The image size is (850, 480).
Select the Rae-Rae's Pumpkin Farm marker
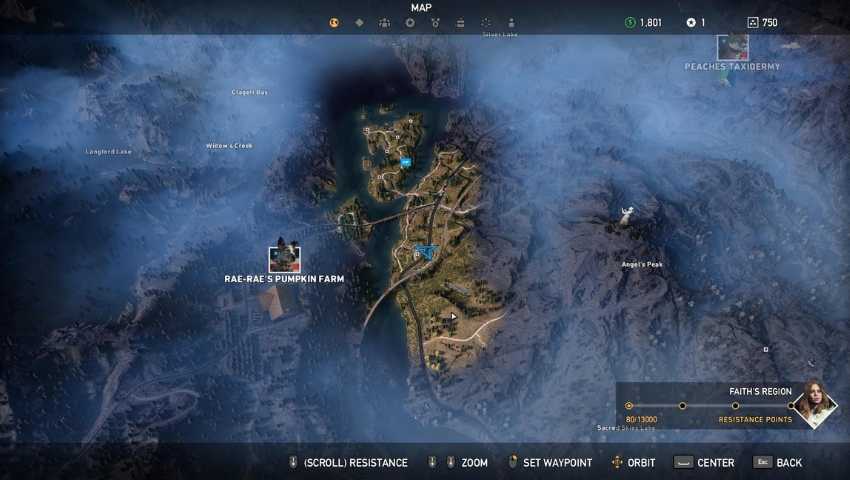click(284, 259)
